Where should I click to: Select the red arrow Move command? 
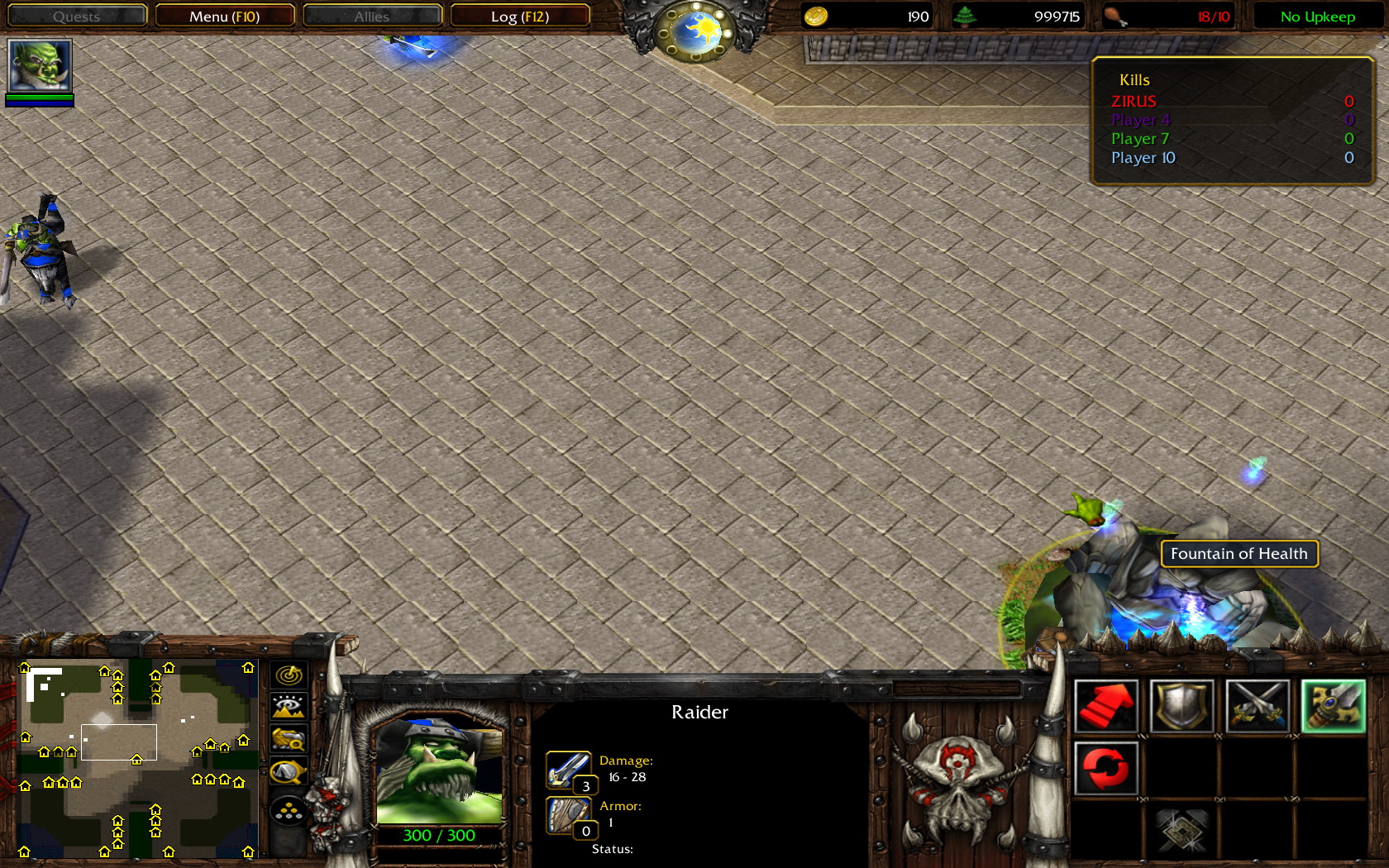(1106, 706)
